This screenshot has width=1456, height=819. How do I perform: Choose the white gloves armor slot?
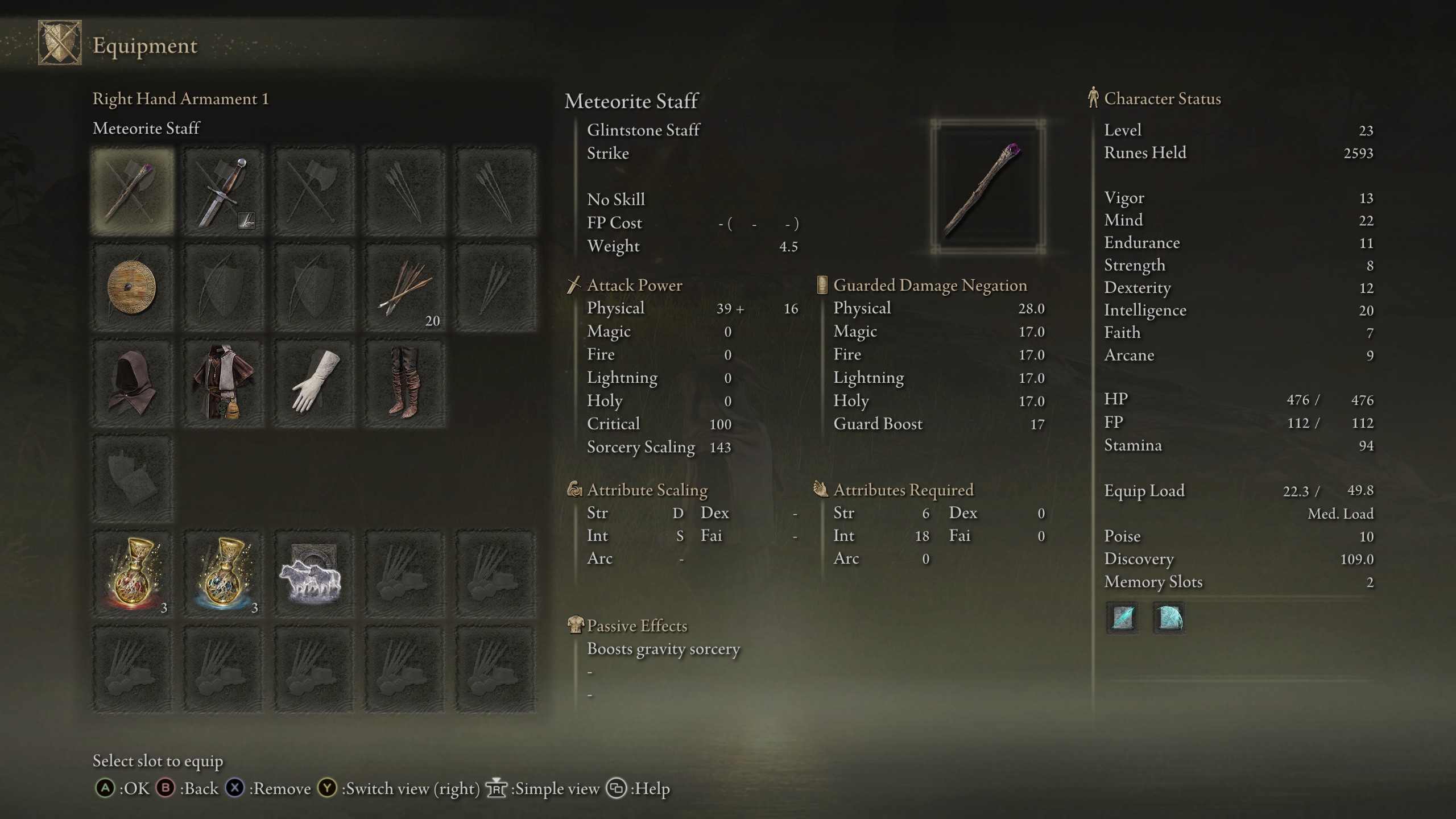[314, 383]
